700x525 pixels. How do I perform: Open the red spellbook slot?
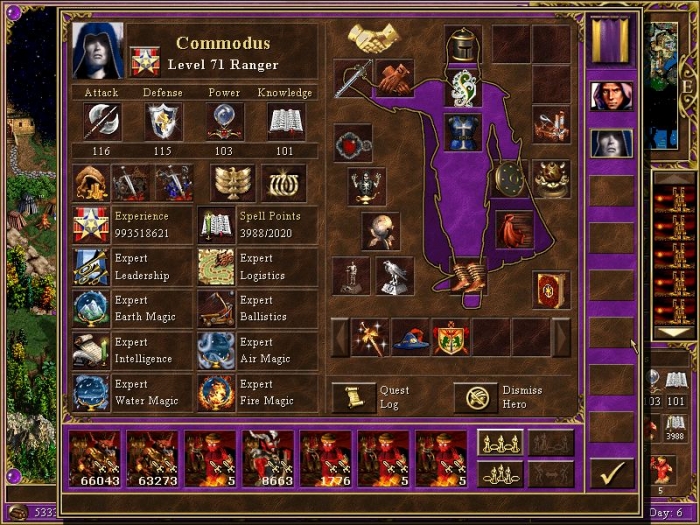click(x=550, y=290)
